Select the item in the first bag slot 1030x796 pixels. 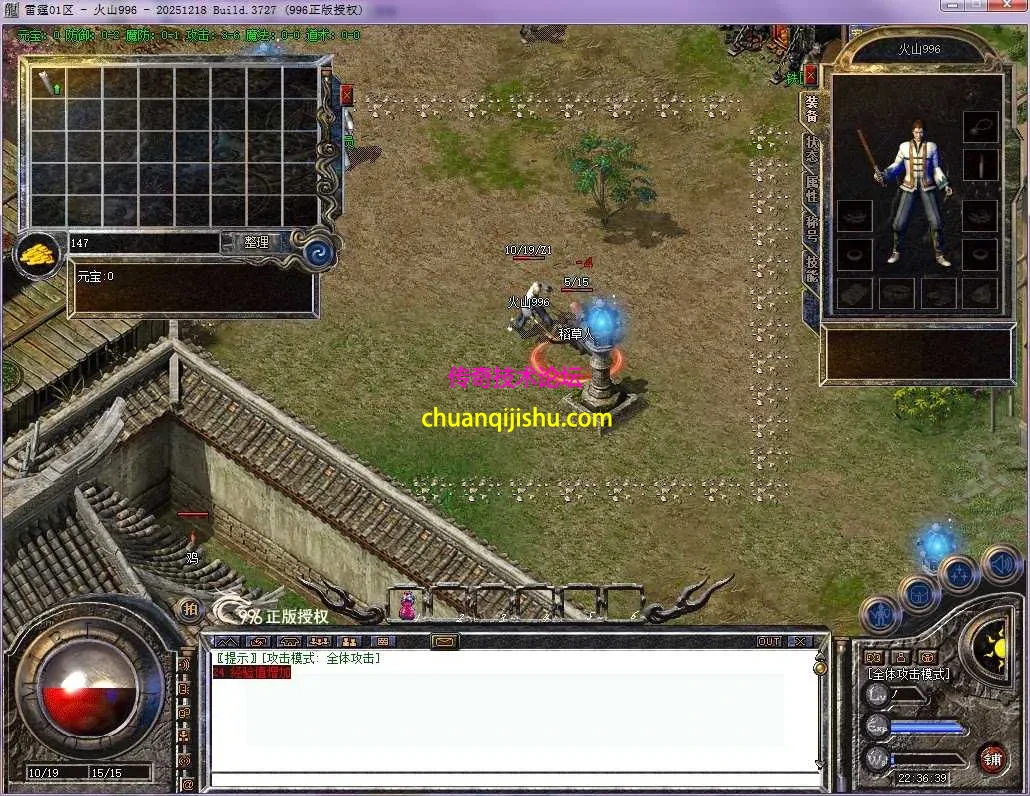[x=48, y=83]
